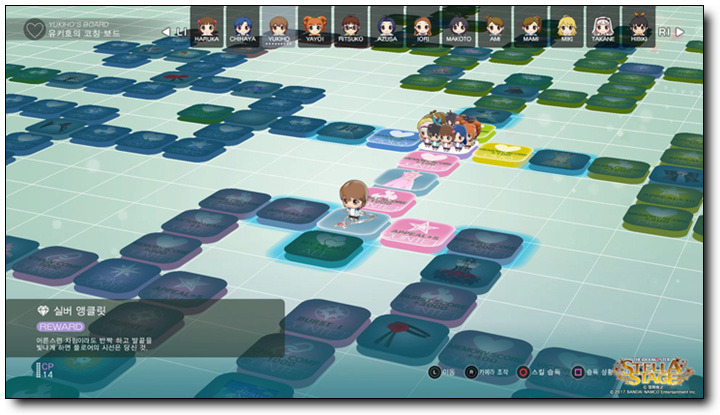Select Hibiki's portrait
720x415 pixels.
(x=638, y=25)
